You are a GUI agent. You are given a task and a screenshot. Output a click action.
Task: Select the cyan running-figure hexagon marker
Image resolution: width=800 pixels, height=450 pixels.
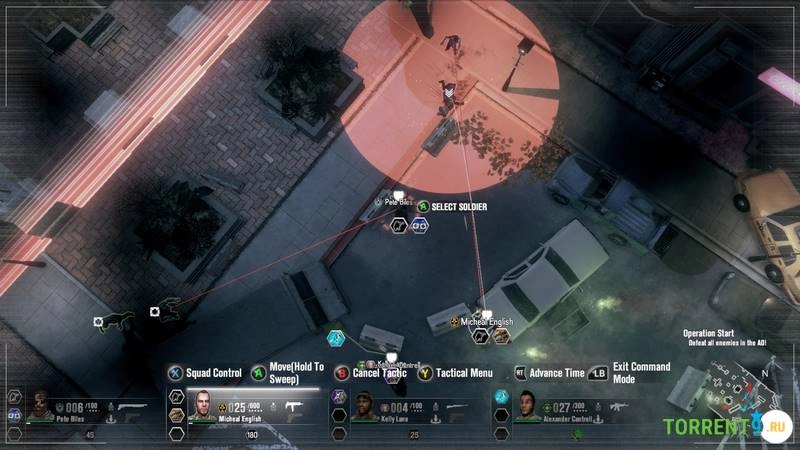tap(336, 338)
